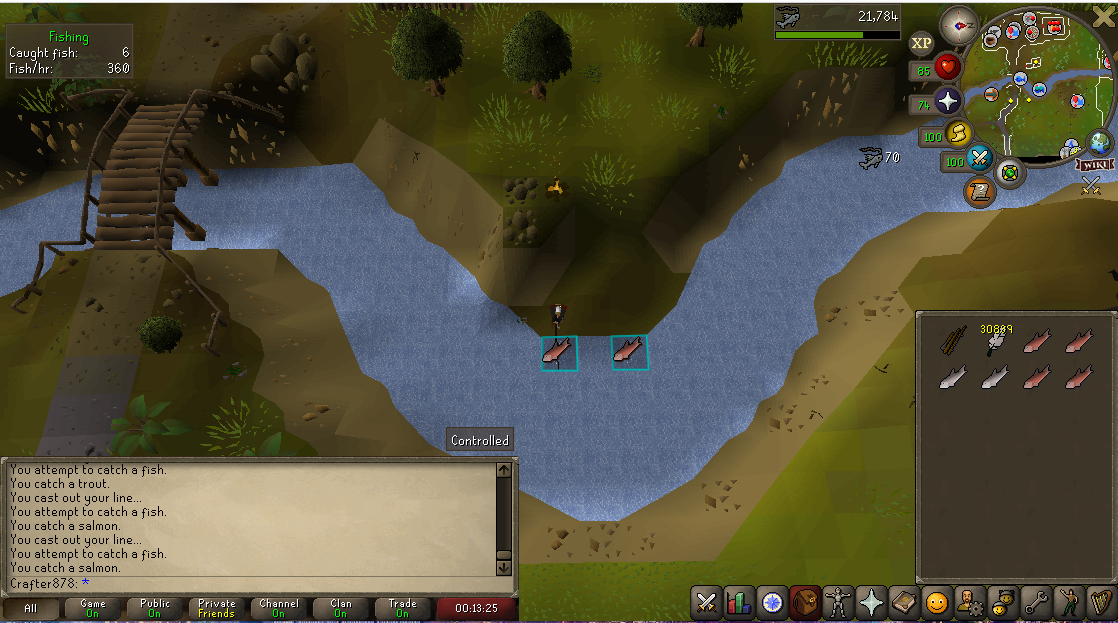The height and width of the screenshot is (623, 1118).
Task: Switch to the Quest List tab
Action: pyautogui.click(x=772, y=603)
